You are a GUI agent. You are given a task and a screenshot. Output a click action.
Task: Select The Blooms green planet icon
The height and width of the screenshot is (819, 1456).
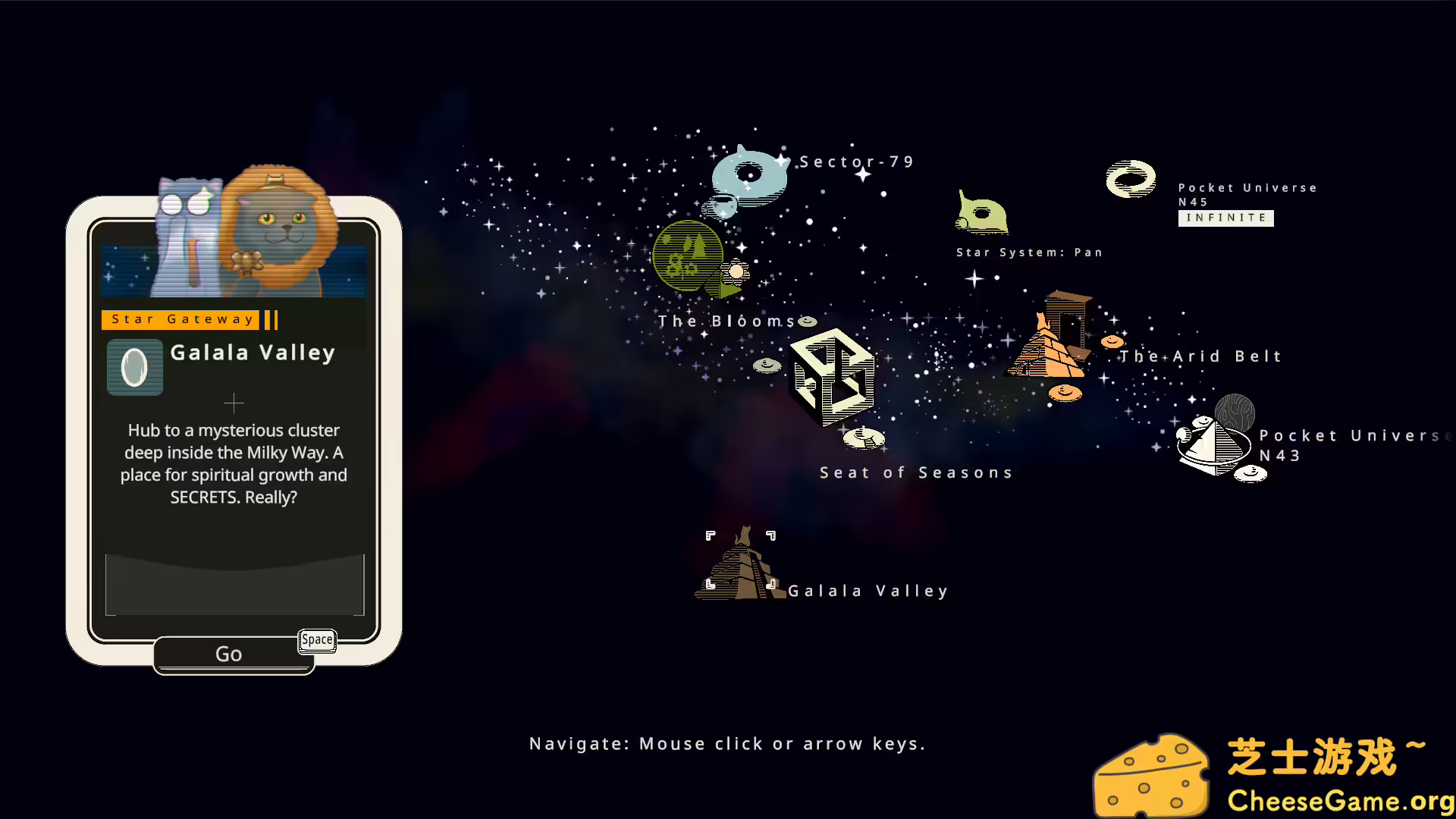(687, 258)
